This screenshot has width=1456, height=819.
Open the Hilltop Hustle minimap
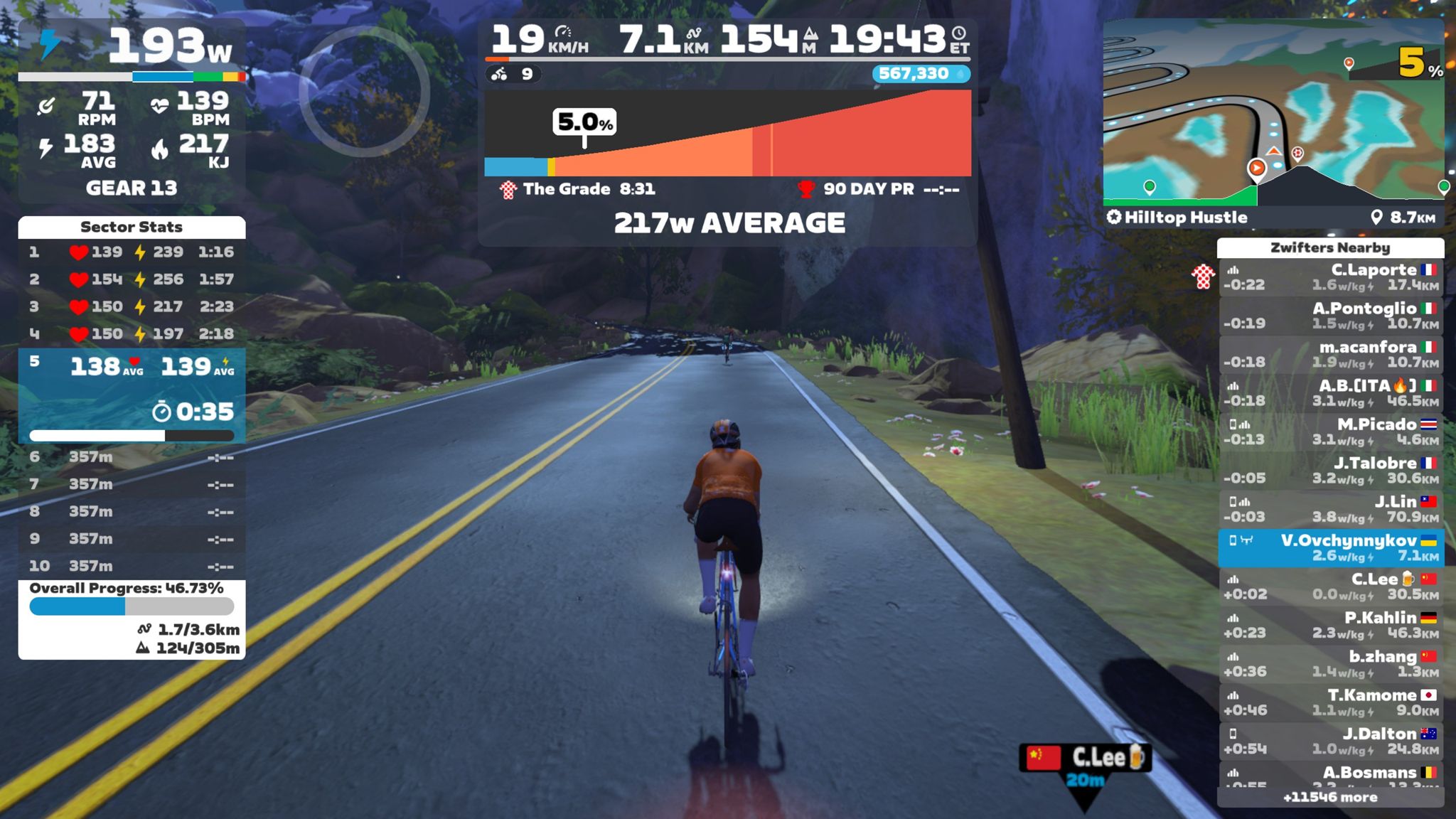pyautogui.click(x=1273, y=114)
